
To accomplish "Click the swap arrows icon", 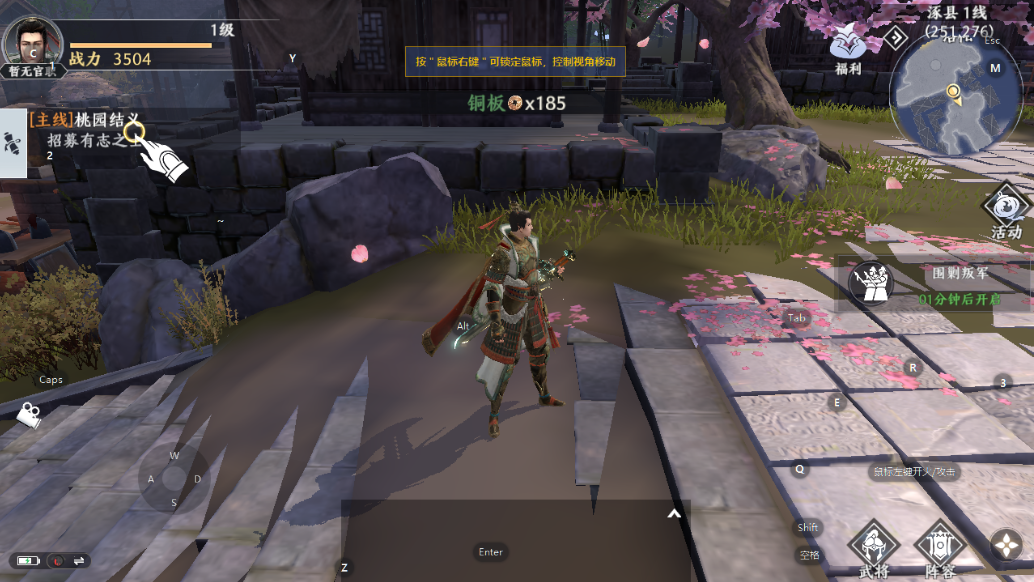I will [79, 560].
